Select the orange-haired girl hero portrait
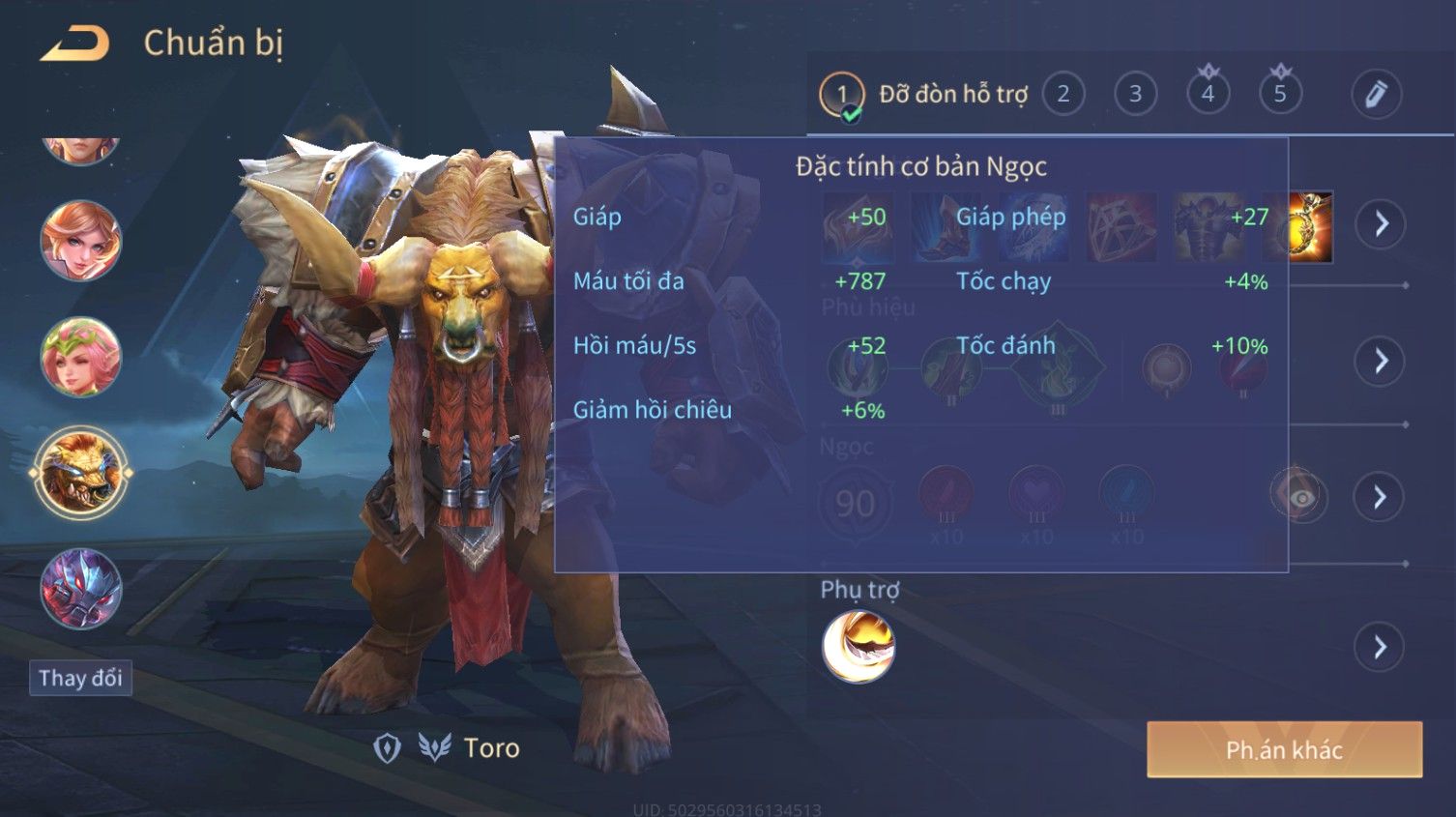The height and width of the screenshot is (817, 1456). point(81,241)
